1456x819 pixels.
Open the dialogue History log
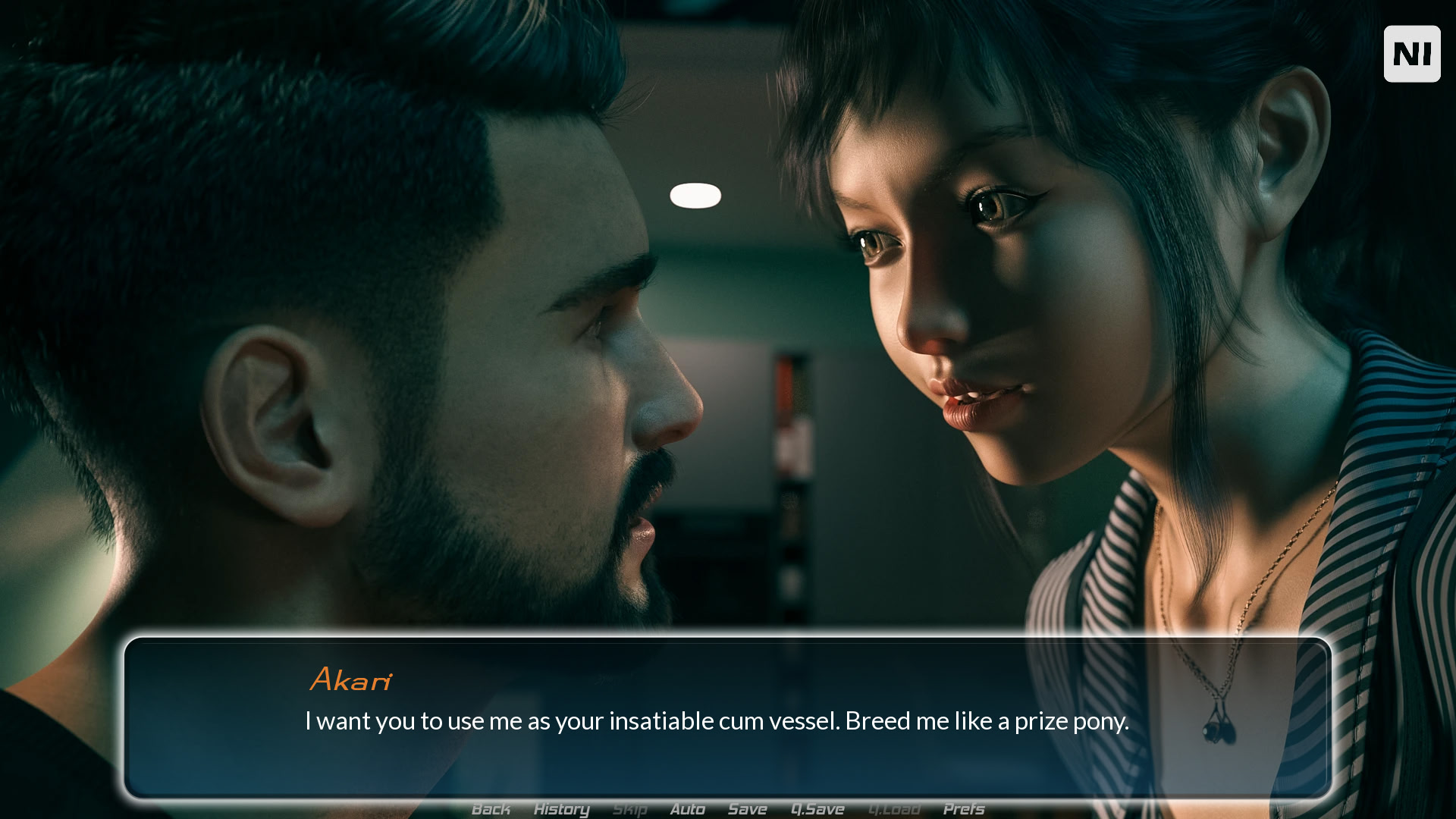561,809
